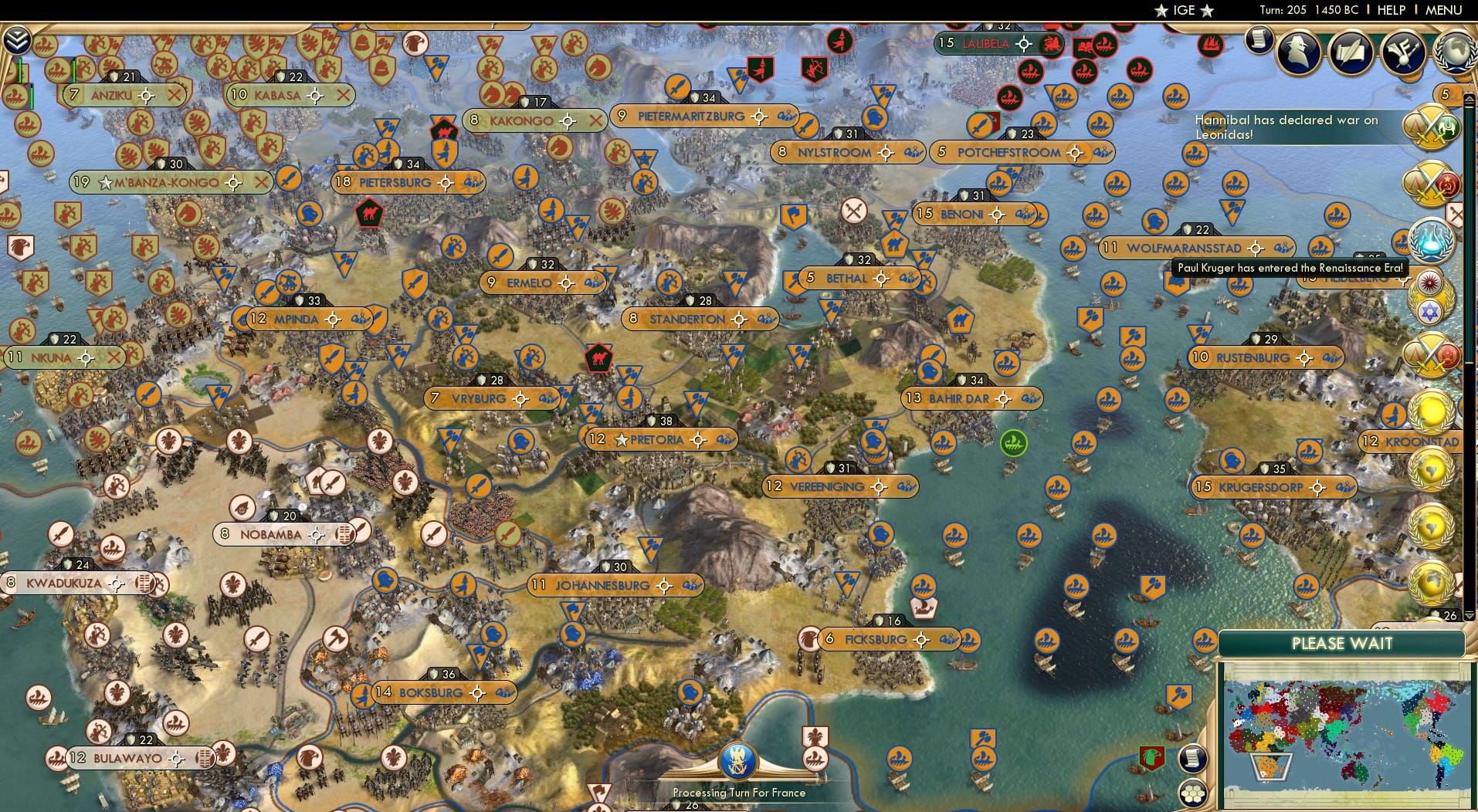Click the scroll icon beside the minimap

tap(1192, 759)
